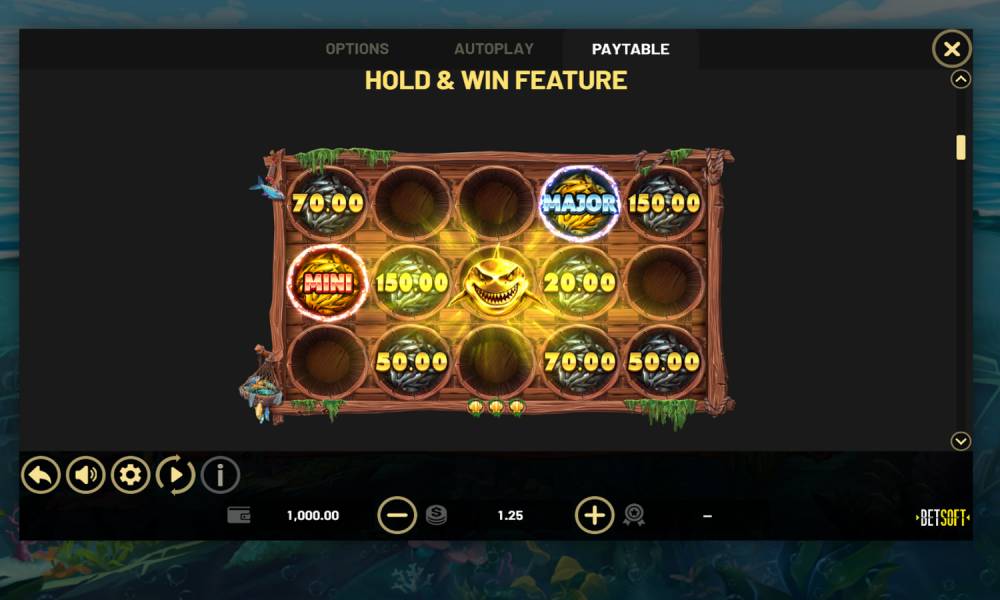Screen dimensions: 1000x600
Task: Close the paytable panel
Action: (951, 49)
